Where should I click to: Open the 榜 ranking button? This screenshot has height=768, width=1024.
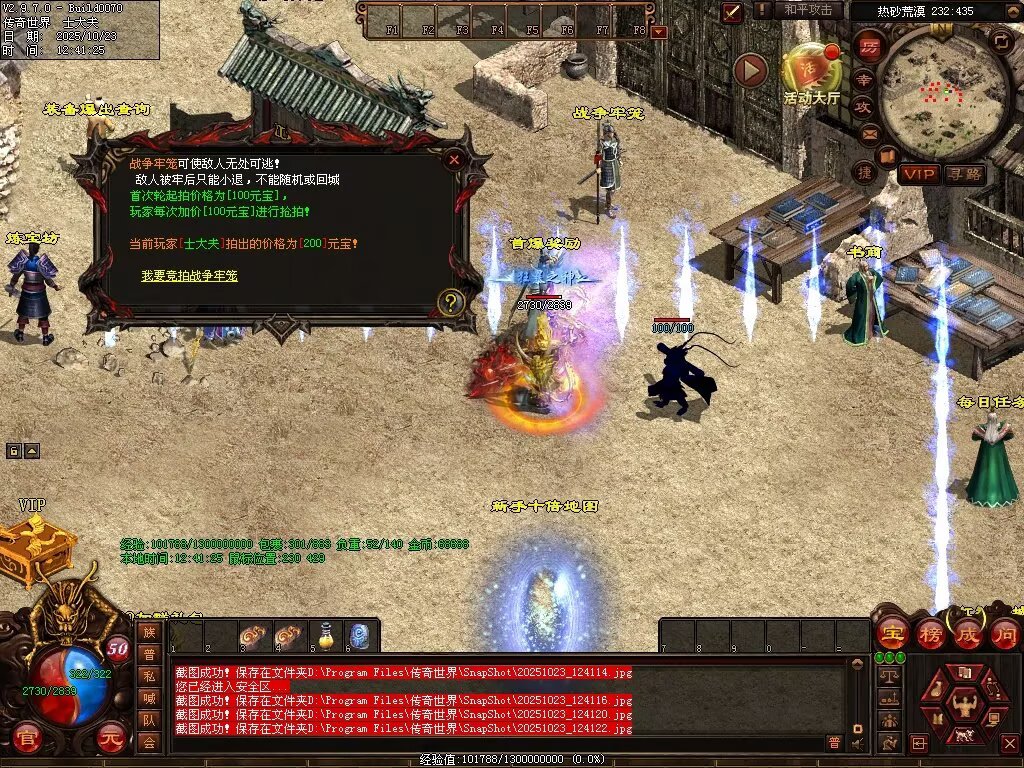tap(929, 634)
